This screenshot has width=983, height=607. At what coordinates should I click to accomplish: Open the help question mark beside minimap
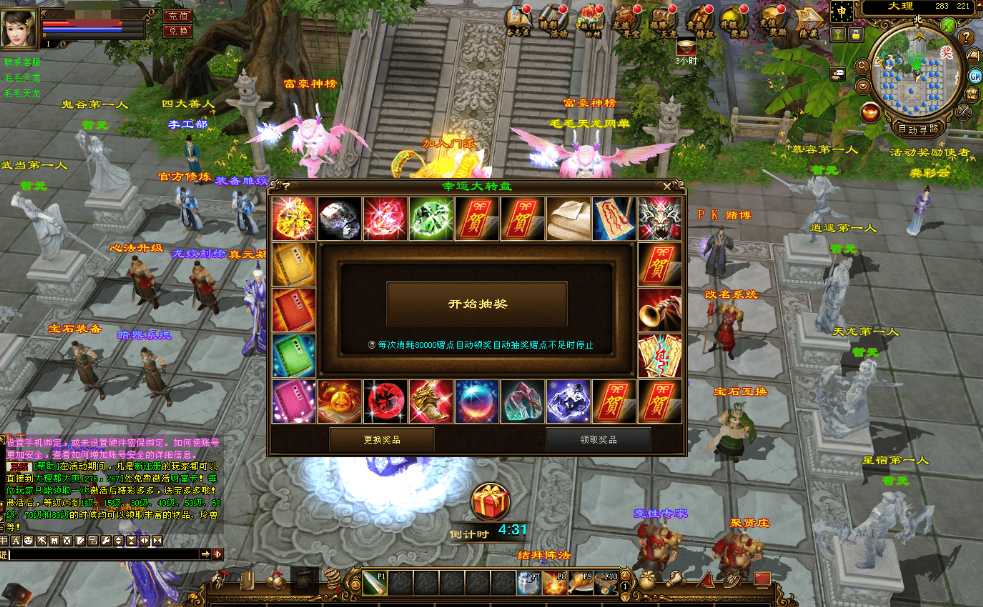click(x=967, y=36)
